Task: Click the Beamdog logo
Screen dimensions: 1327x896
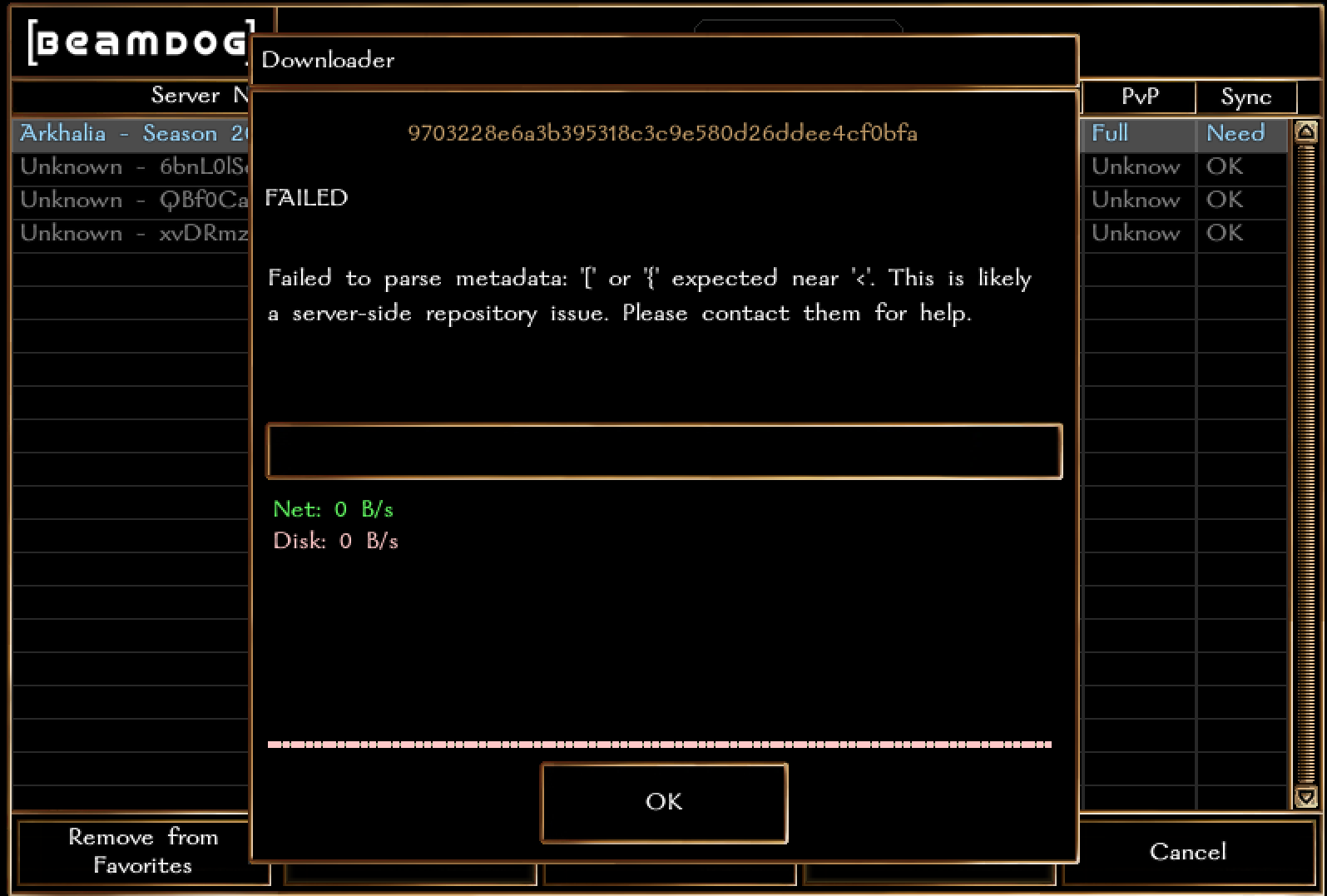Action: [133, 43]
